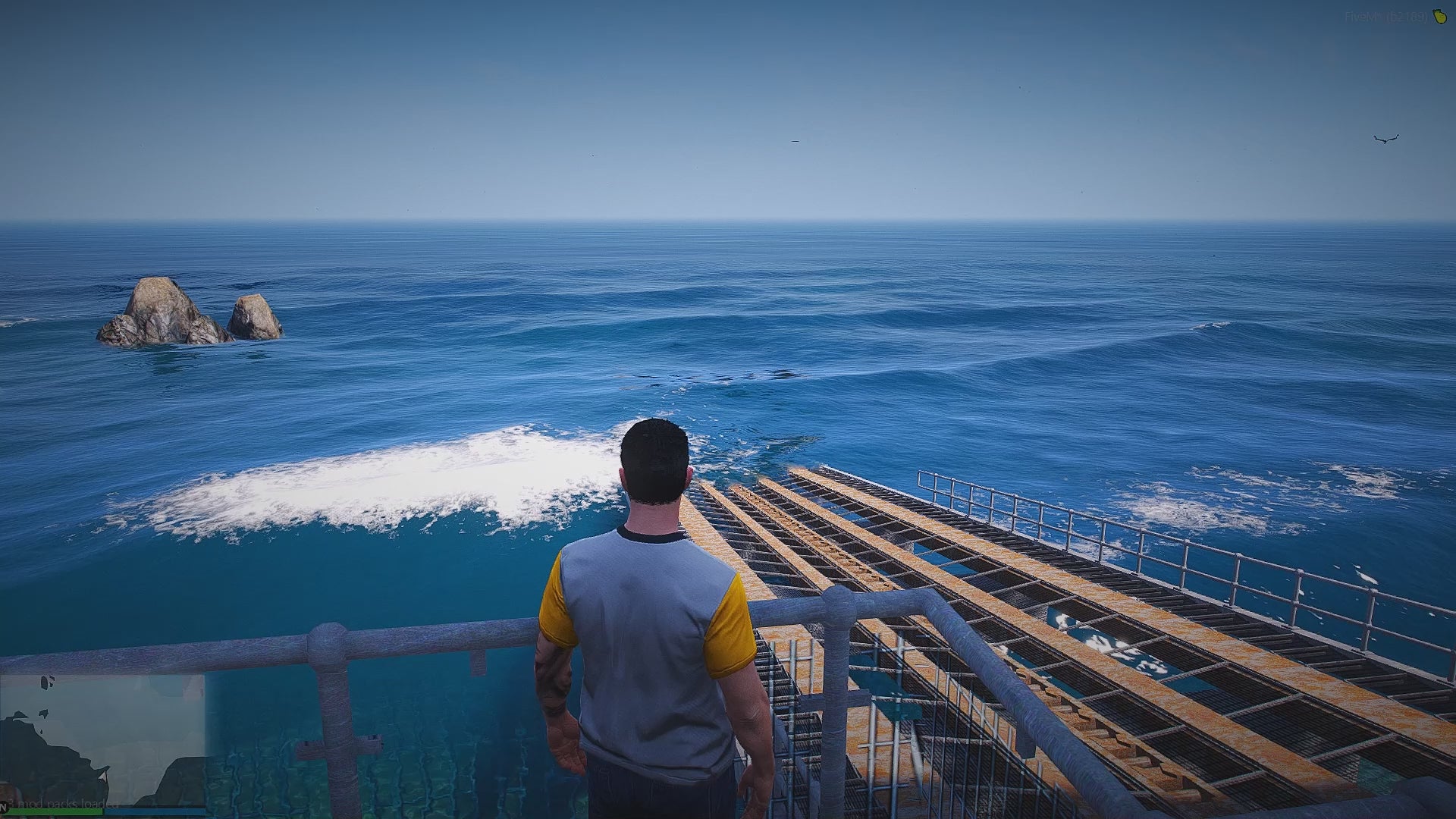
Task: Click the yellow FiveM watermark icon
Action: (x=1439, y=17)
